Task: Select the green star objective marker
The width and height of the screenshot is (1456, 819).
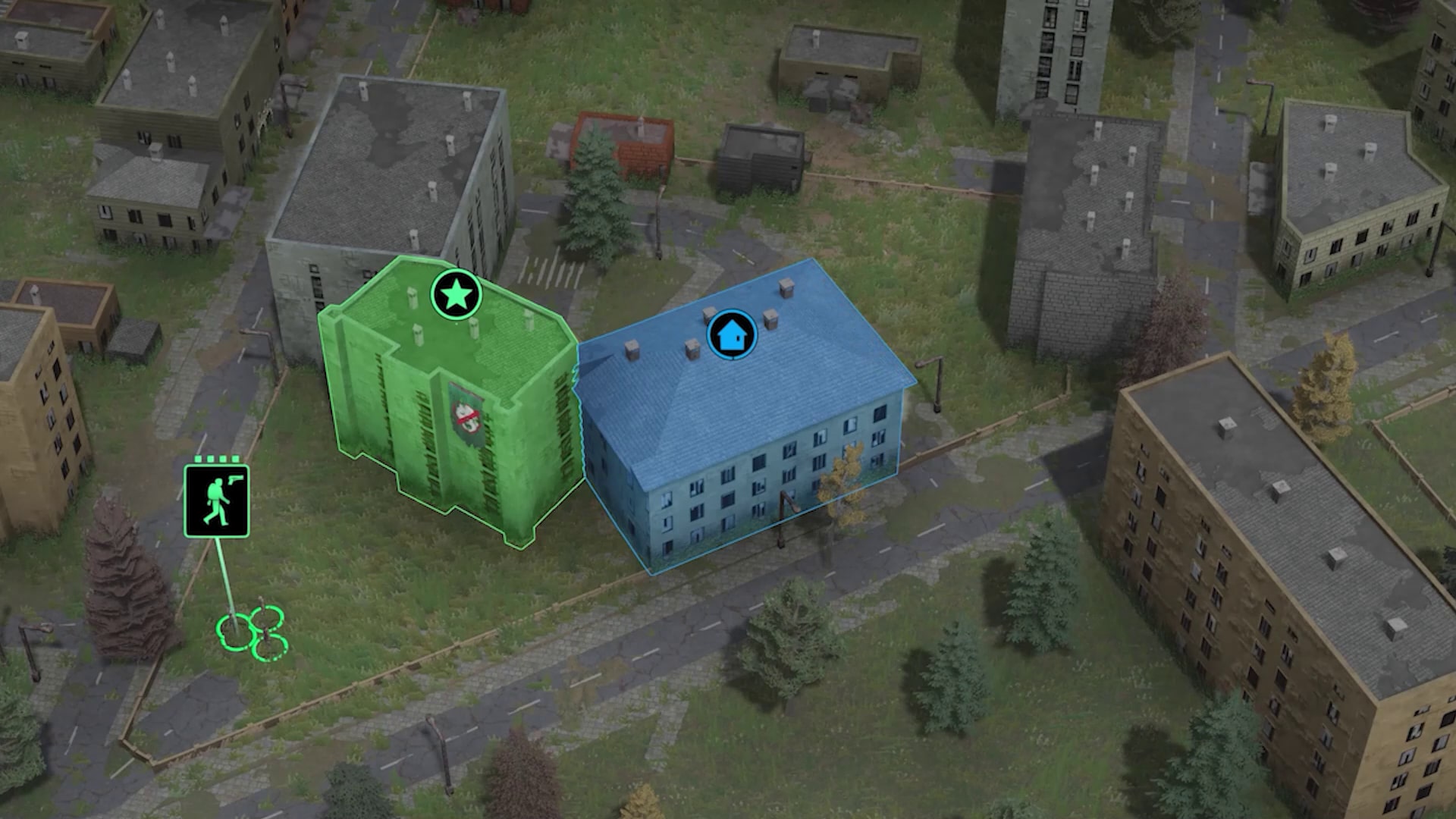Action: coord(456,294)
